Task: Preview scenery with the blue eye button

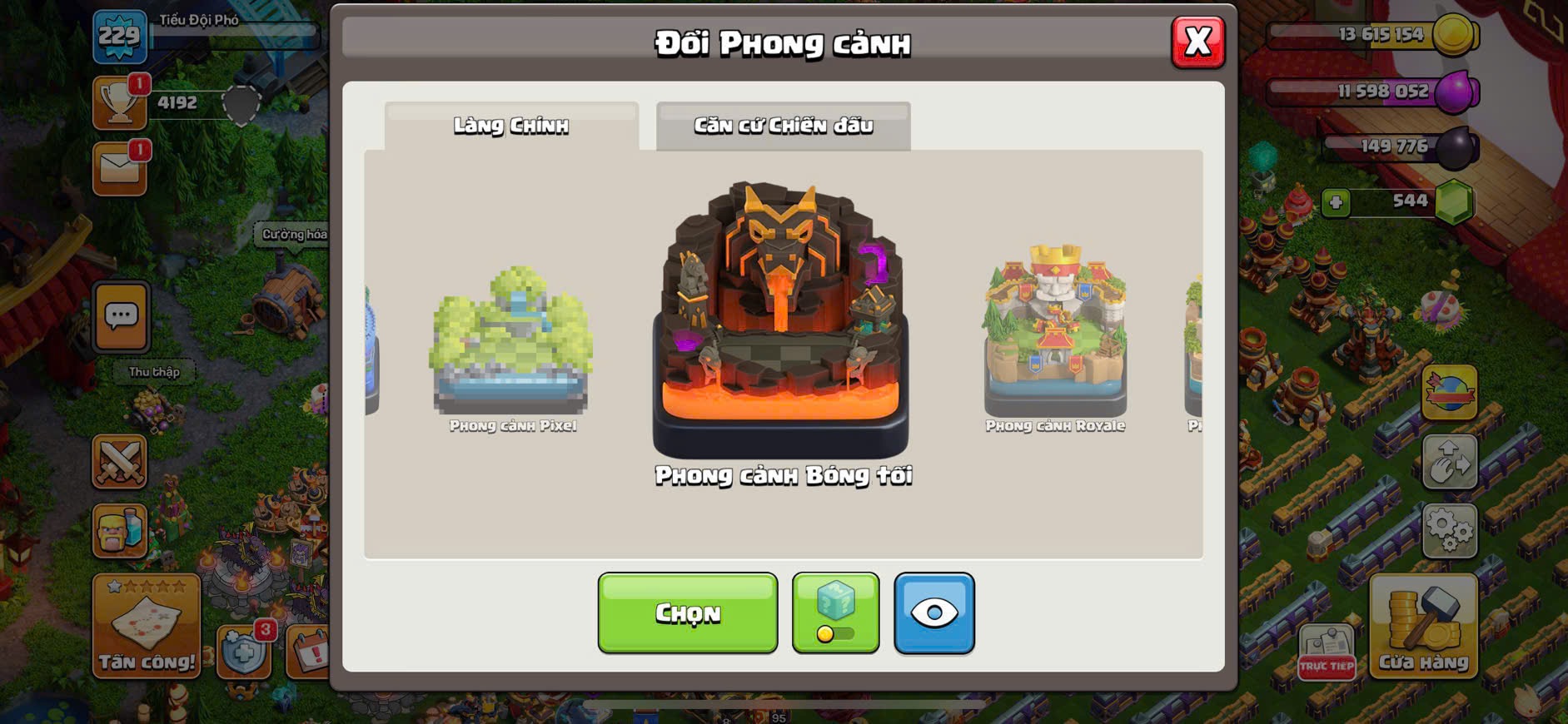Action: 933,612
